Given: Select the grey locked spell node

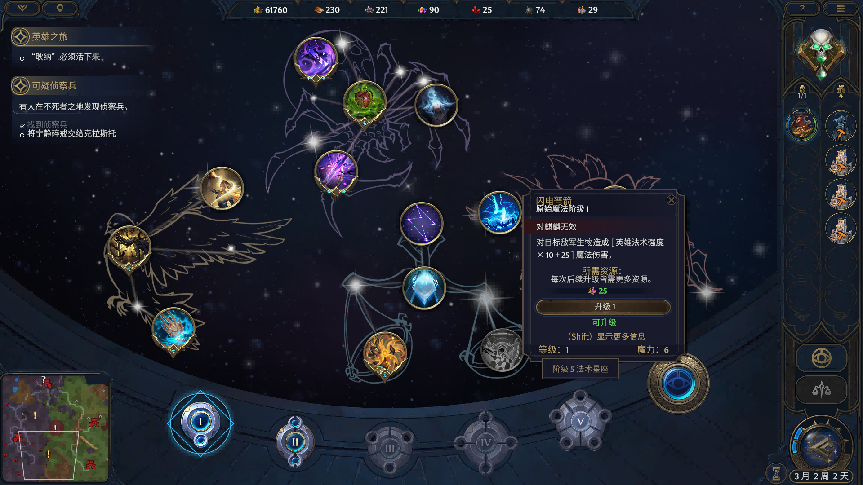Looking at the screenshot, I should coord(498,349).
